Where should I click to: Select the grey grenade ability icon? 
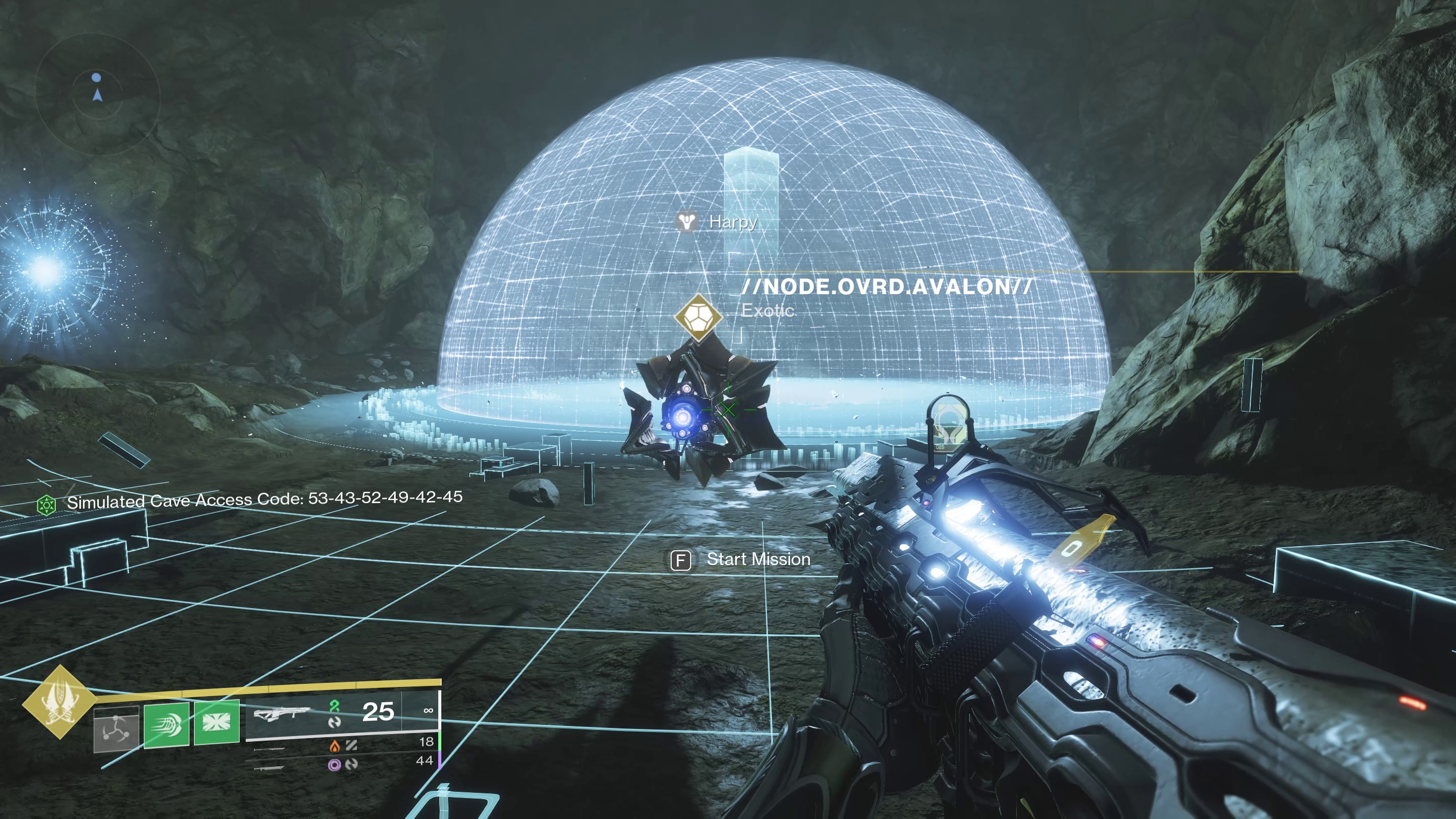point(116,729)
